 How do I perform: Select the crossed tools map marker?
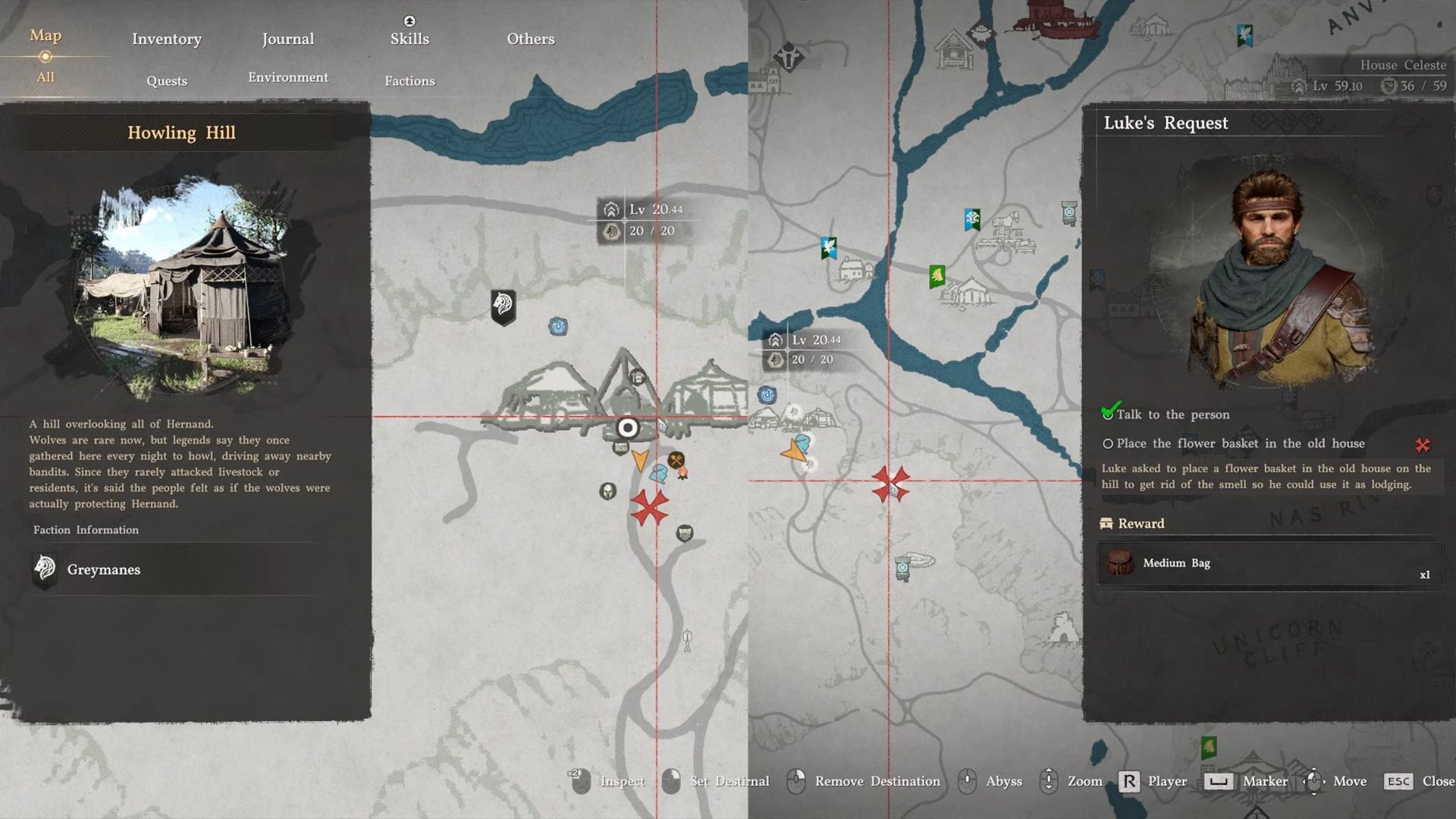click(x=676, y=460)
